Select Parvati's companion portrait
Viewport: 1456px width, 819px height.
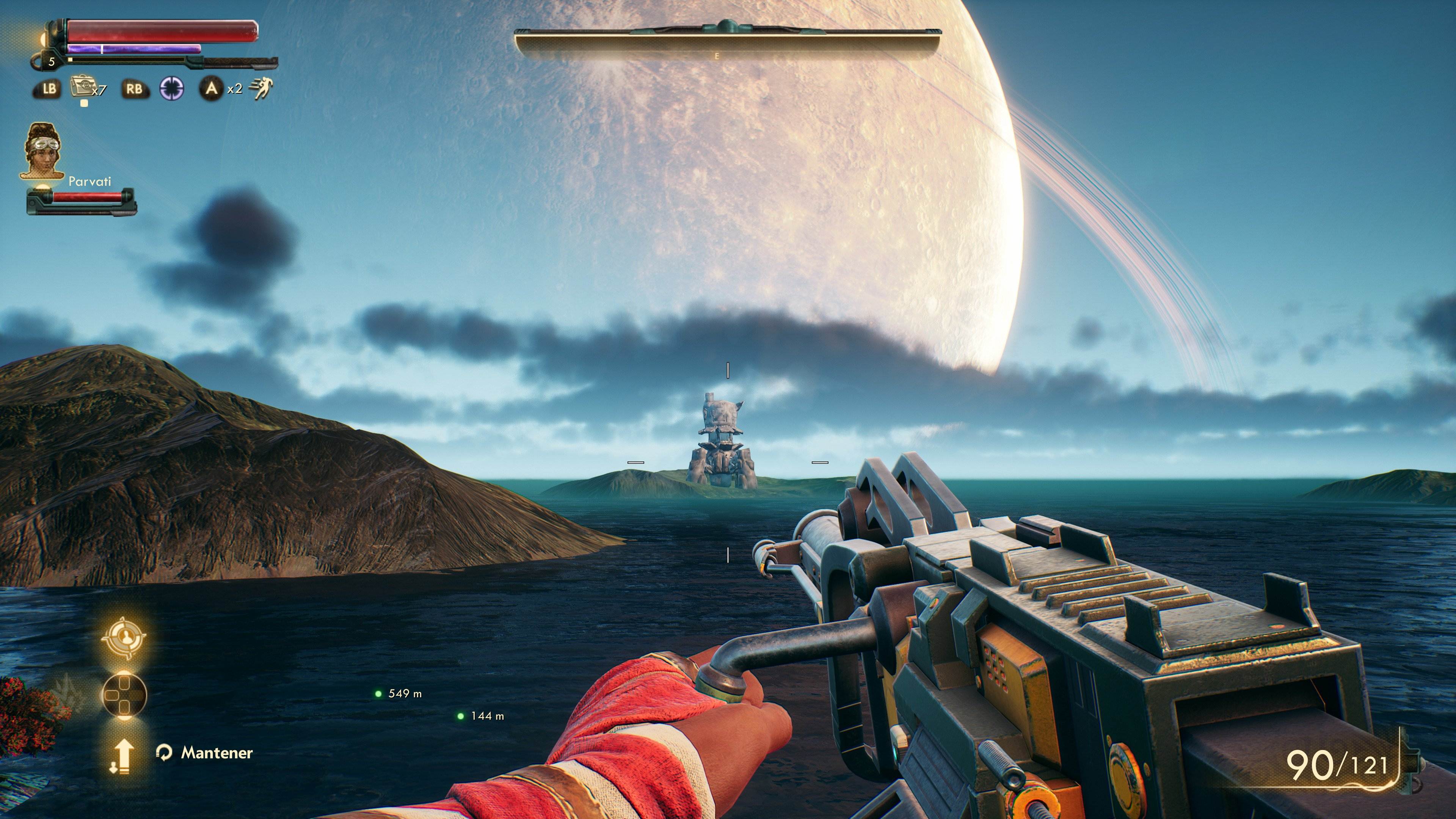point(44,152)
